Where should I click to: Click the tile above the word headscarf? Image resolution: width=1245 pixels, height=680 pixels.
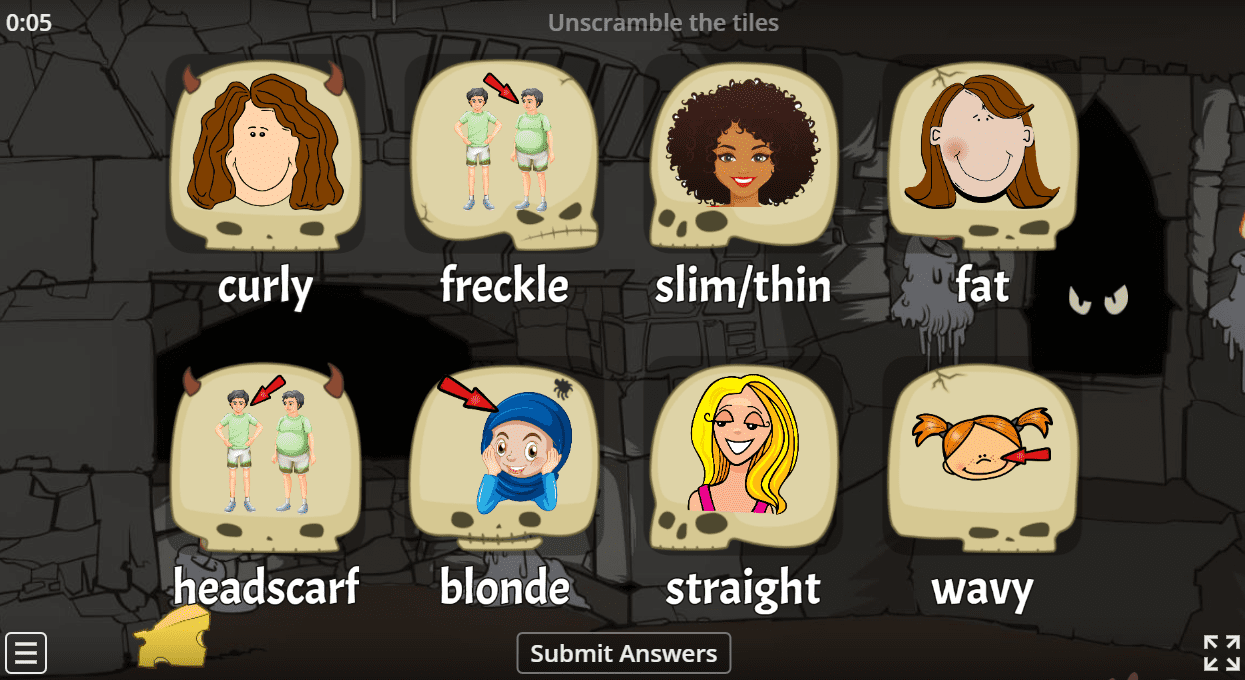click(x=265, y=455)
